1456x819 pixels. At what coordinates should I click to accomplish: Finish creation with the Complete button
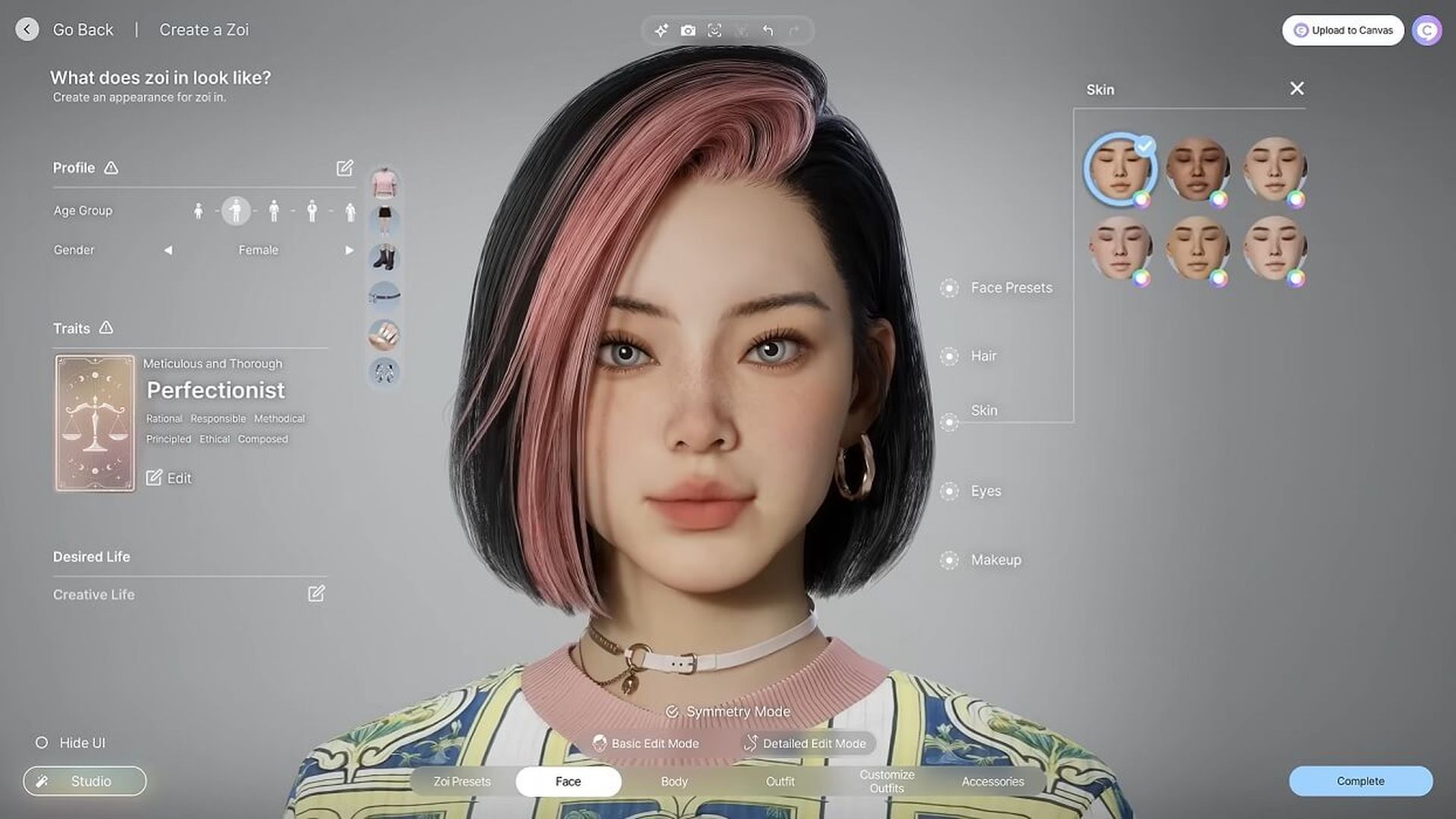pos(1360,781)
